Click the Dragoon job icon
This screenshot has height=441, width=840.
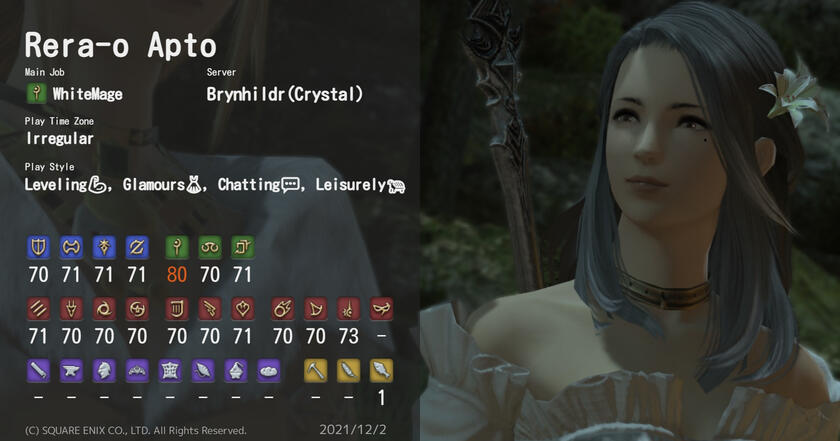(x=71, y=308)
